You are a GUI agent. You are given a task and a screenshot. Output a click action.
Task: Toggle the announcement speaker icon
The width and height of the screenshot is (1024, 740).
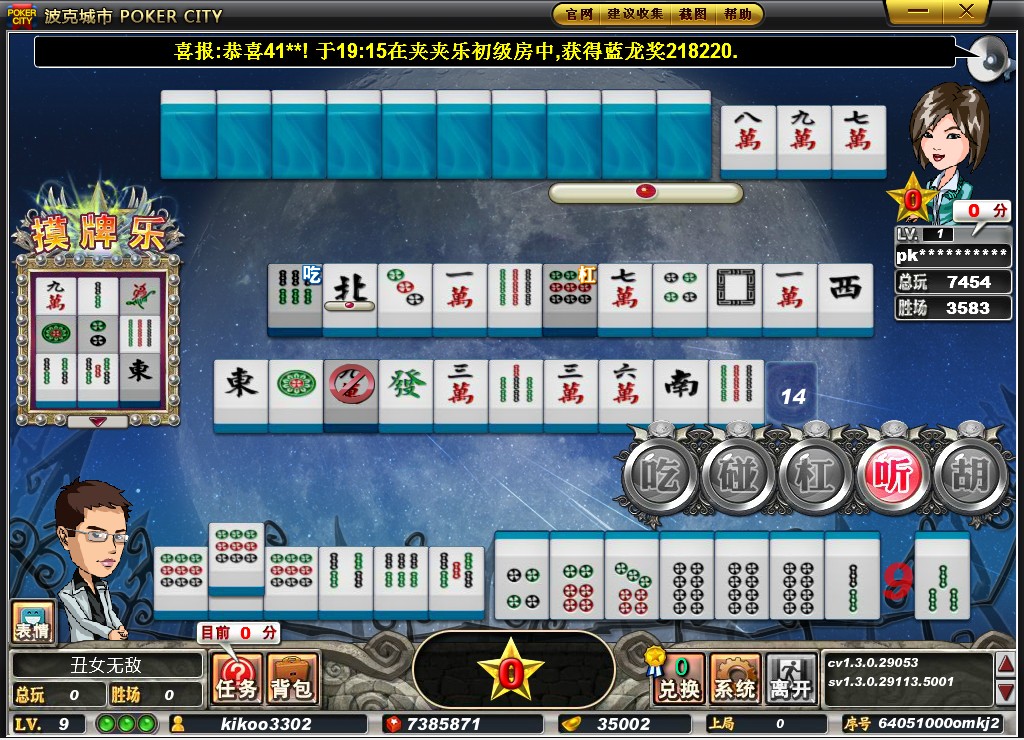(x=988, y=59)
